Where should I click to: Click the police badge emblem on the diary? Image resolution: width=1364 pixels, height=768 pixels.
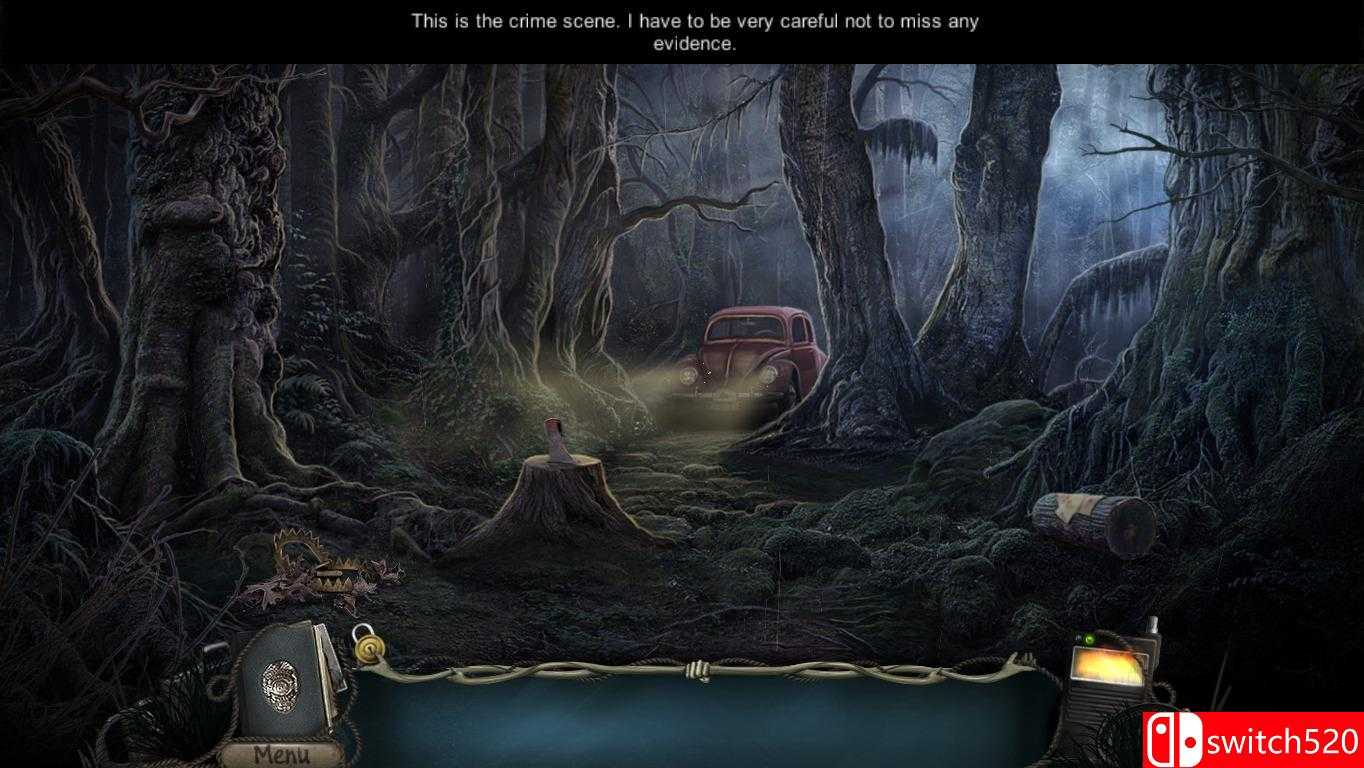[x=280, y=685]
